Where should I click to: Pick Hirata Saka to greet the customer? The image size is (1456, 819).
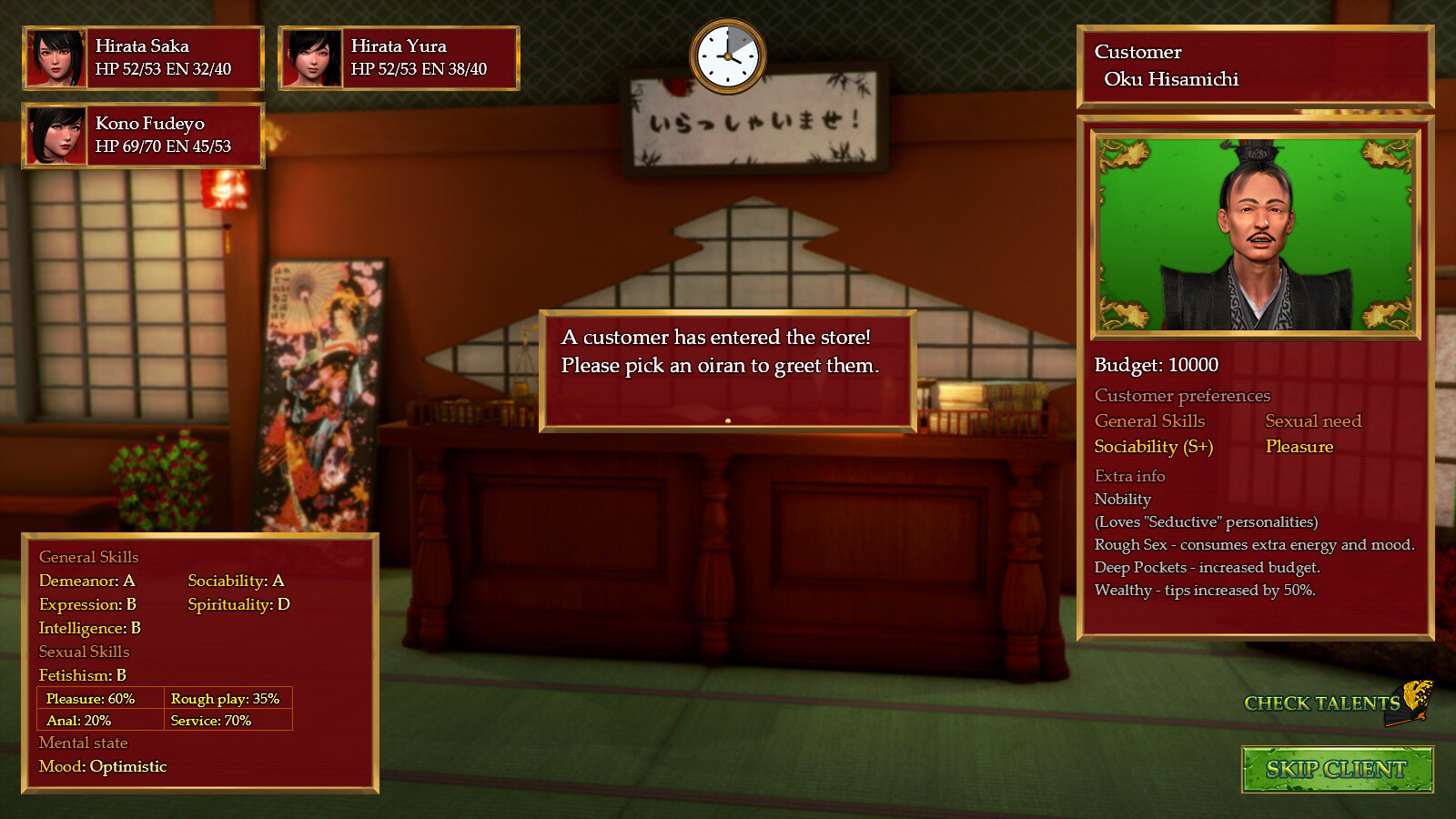pyautogui.click(x=143, y=58)
